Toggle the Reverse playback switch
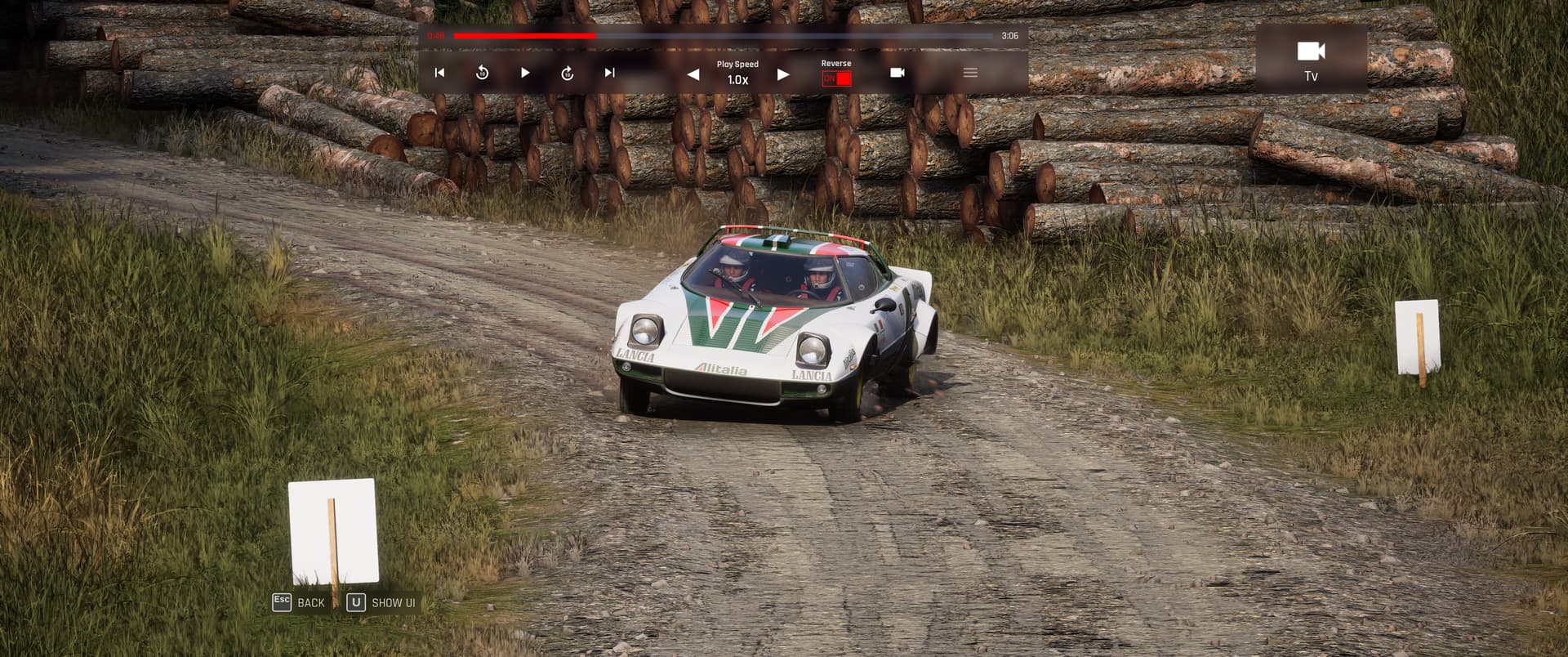This screenshot has height=657, width=1568. [836, 78]
